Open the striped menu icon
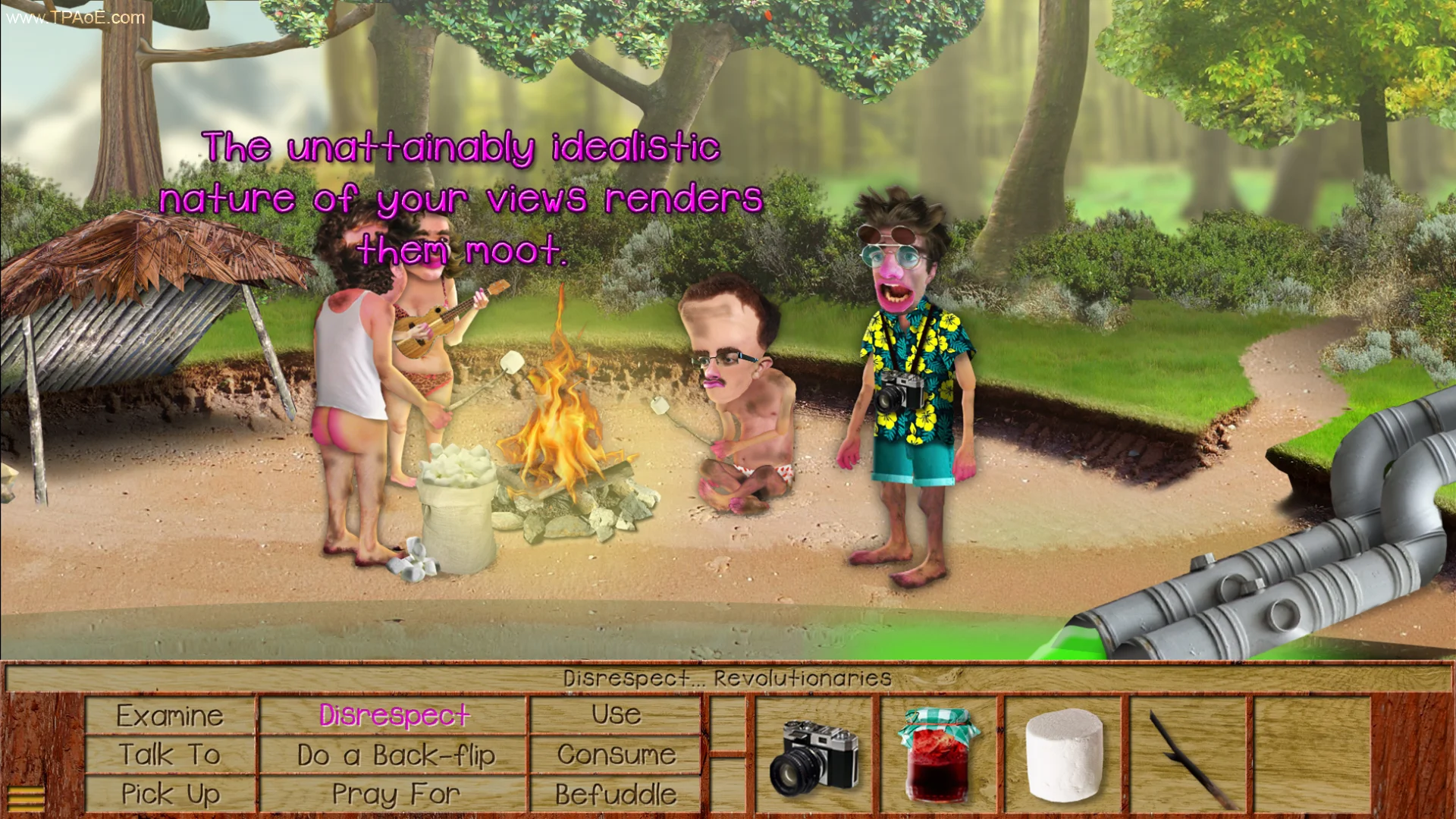 (26, 798)
